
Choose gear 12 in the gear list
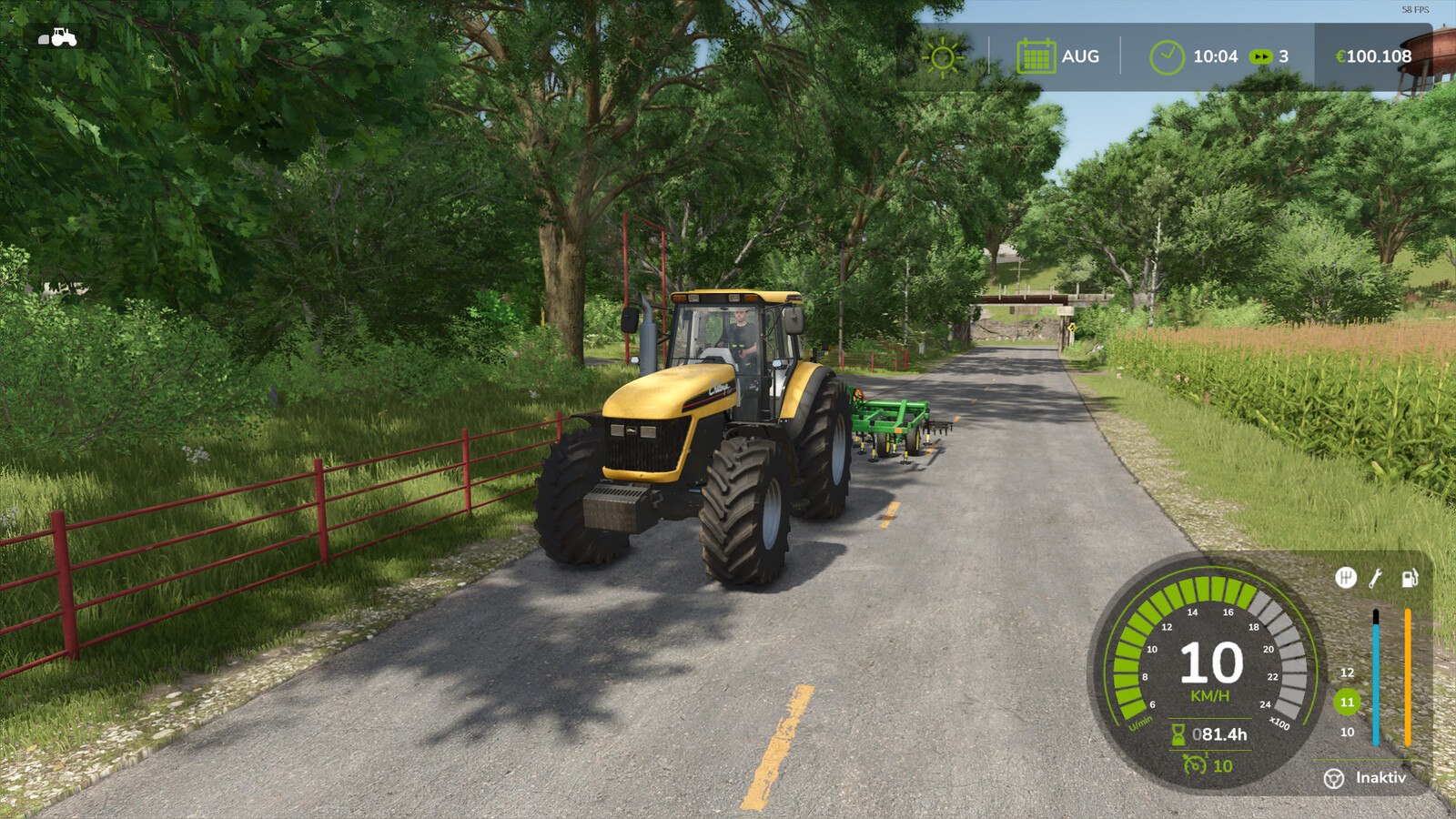(1347, 672)
